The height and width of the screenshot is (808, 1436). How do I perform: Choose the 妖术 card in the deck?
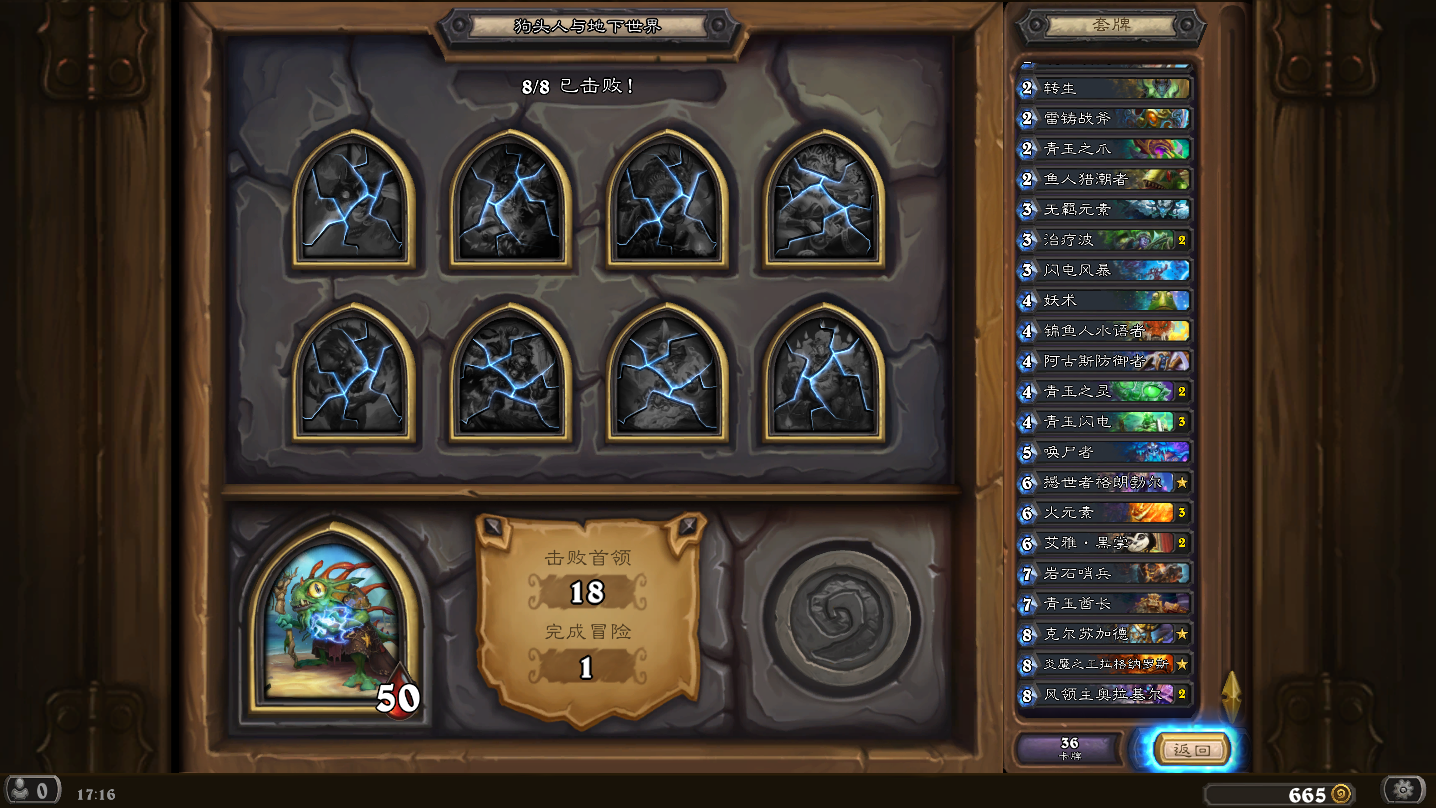click(x=1104, y=300)
